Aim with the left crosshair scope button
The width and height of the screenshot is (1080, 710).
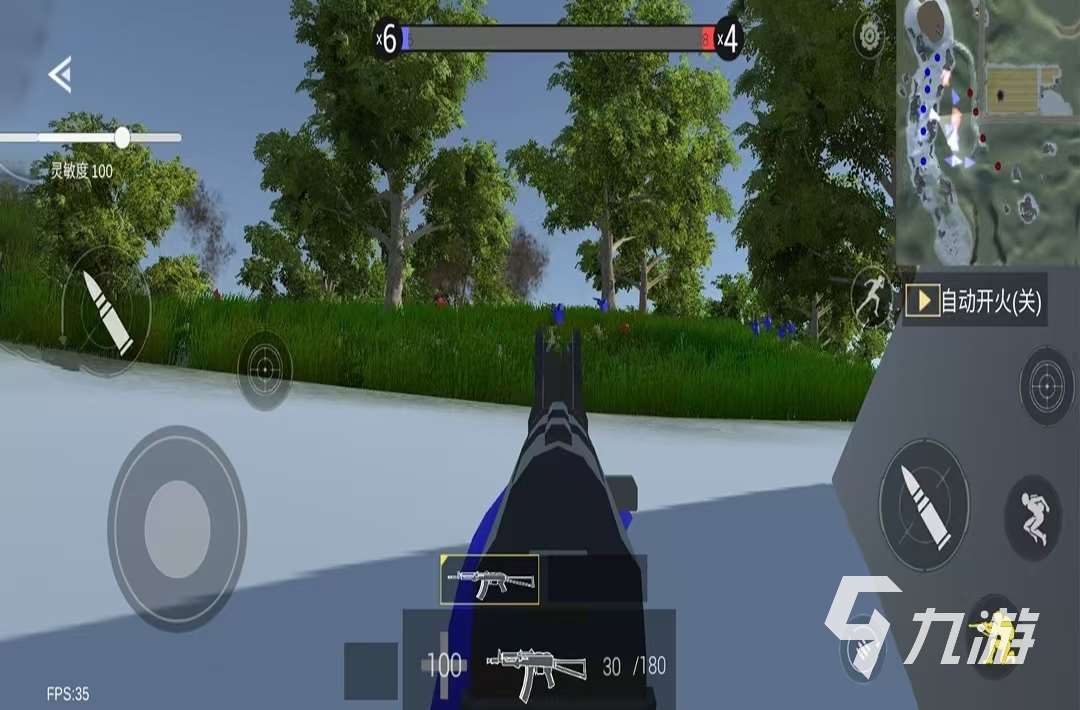[265, 370]
